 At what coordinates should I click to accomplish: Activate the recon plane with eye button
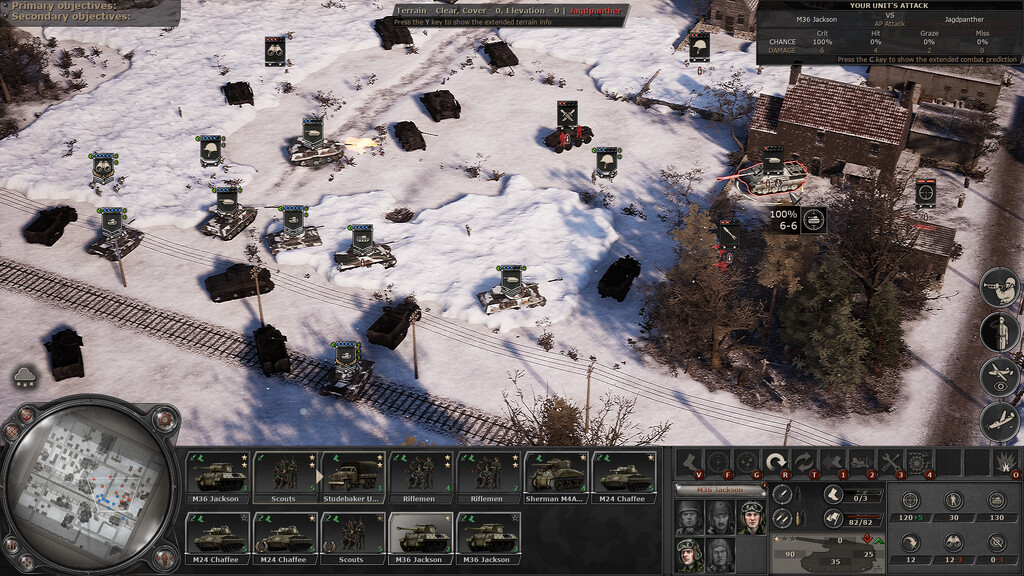pyautogui.click(x=998, y=378)
